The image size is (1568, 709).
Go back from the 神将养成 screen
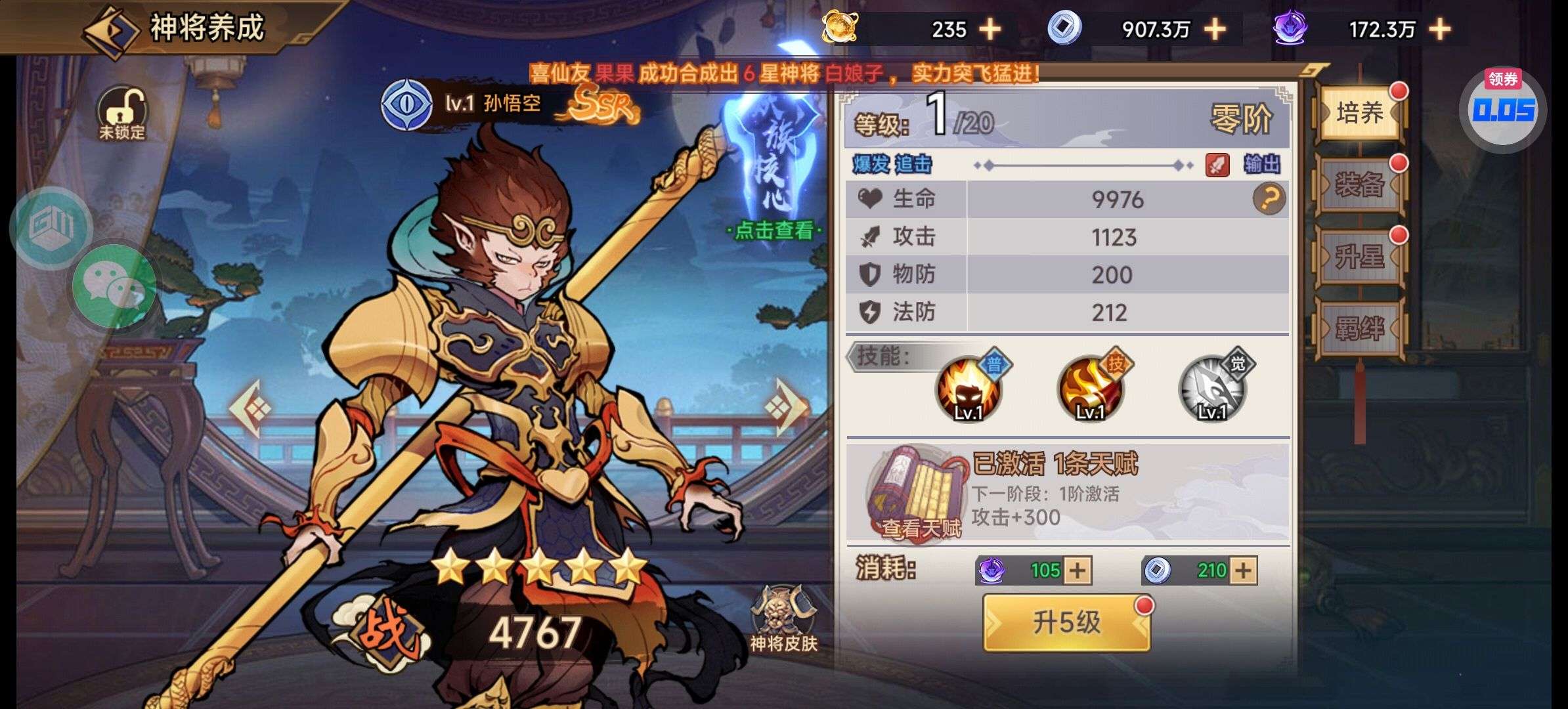(110, 31)
